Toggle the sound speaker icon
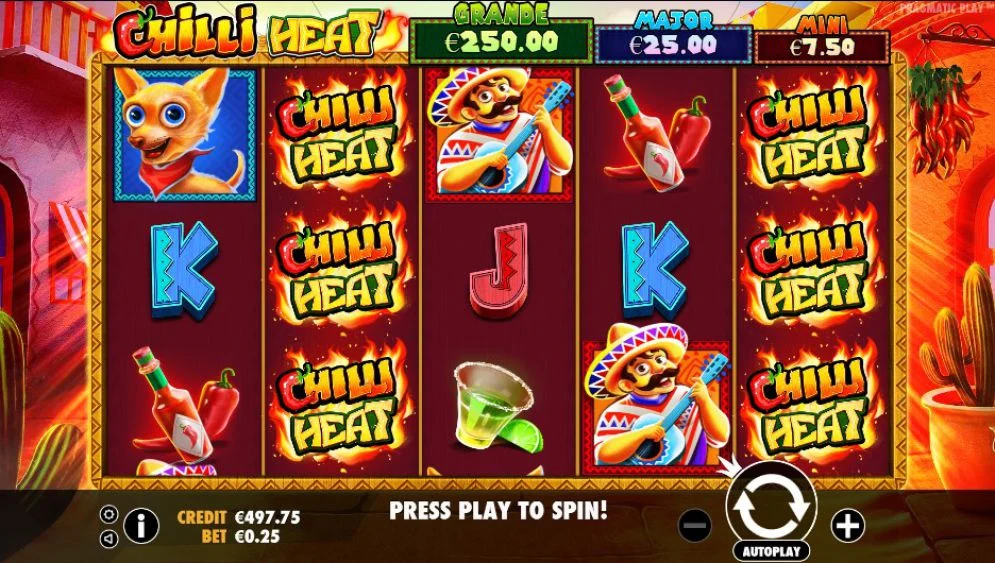Image resolution: width=995 pixels, height=563 pixels. pyautogui.click(x=110, y=538)
